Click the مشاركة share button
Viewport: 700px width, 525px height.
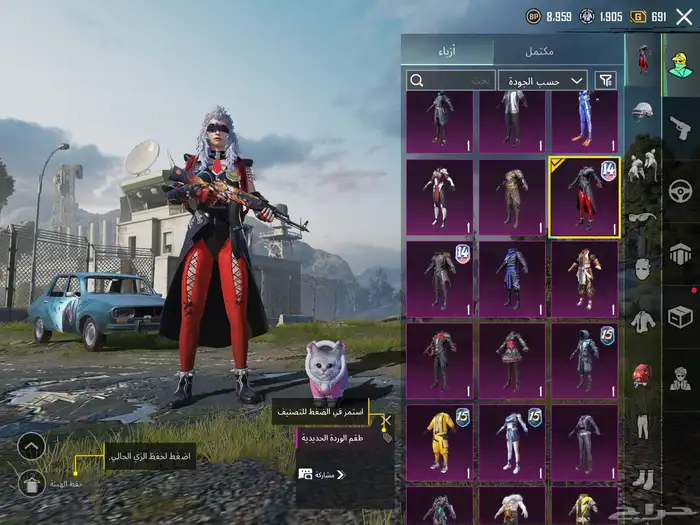[322, 474]
